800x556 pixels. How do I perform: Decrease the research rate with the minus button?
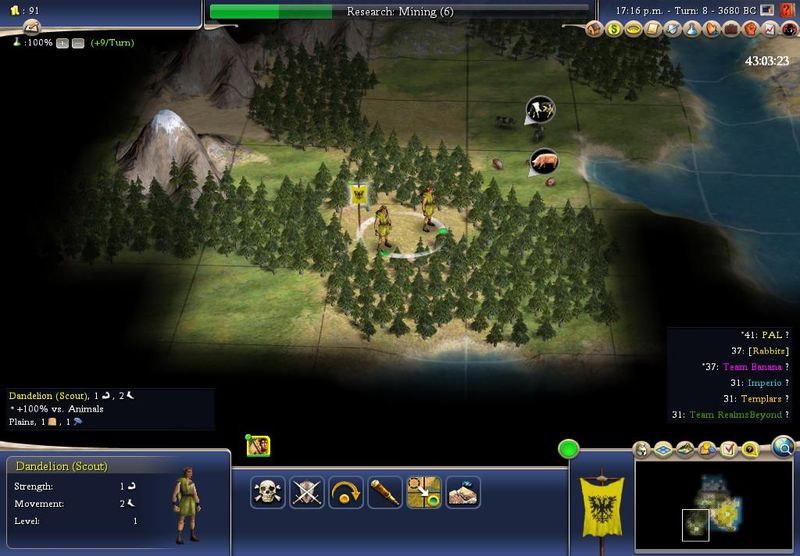78,45
